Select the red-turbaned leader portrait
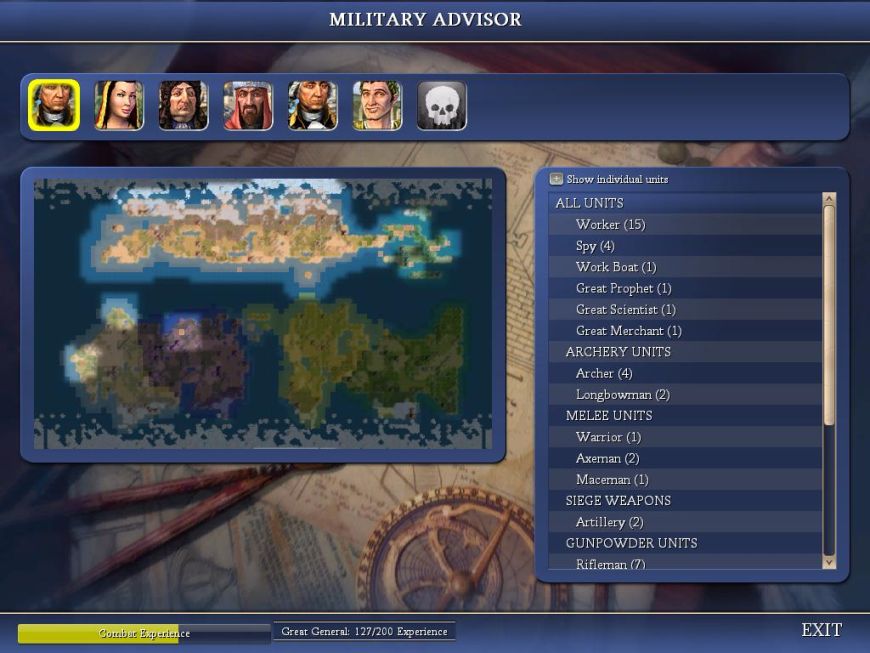The width and height of the screenshot is (870, 653). click(x=248, y=106)
